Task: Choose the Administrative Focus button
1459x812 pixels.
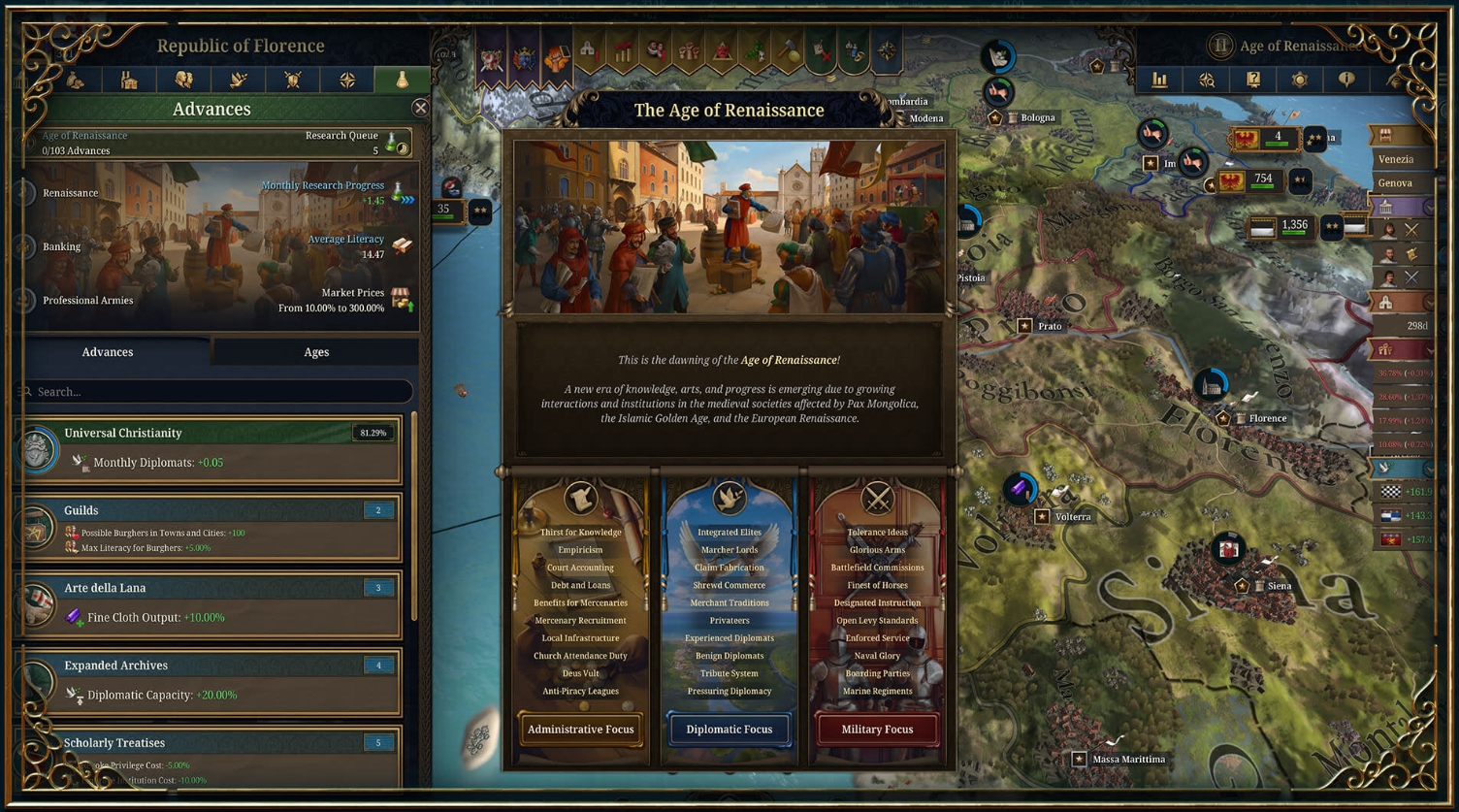Action: click(x=580, y=730)
